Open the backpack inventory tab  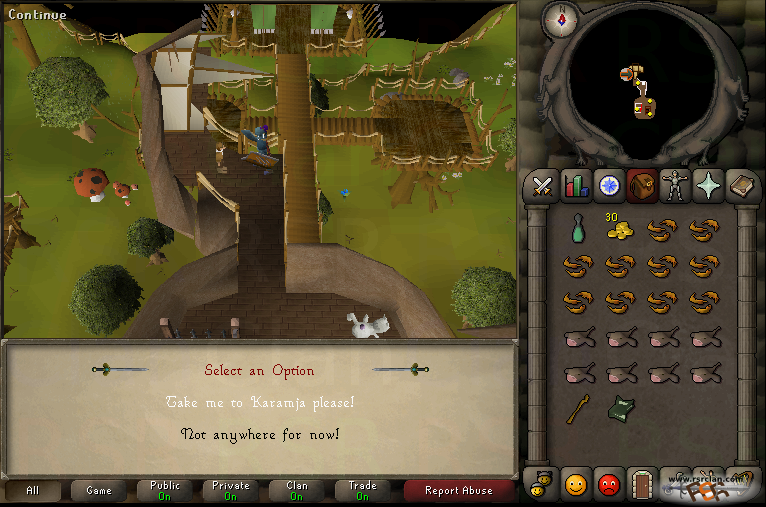point(641,186)
